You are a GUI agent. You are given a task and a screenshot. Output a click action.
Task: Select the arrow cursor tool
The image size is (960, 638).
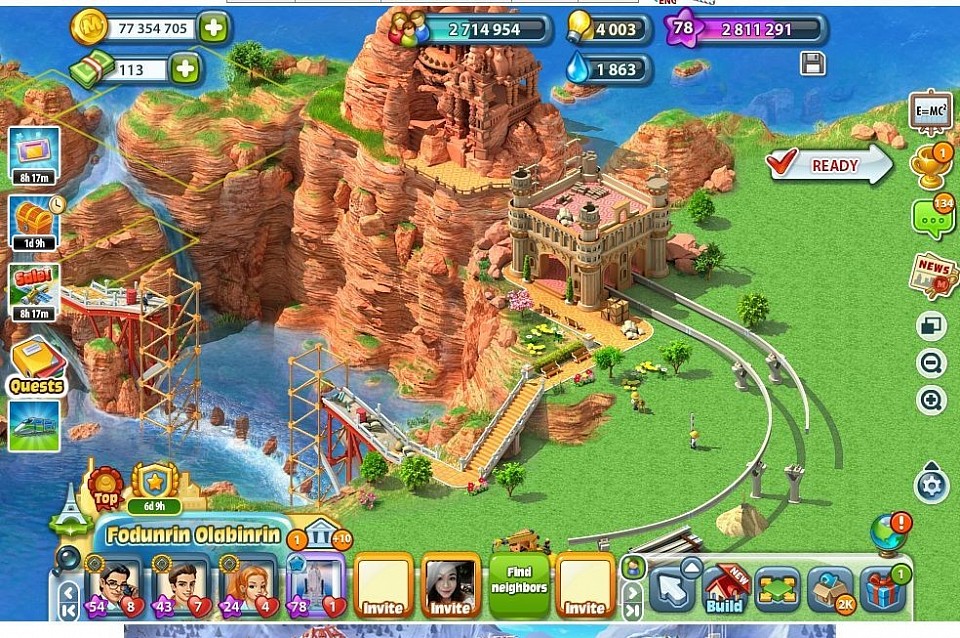point(672,589)
